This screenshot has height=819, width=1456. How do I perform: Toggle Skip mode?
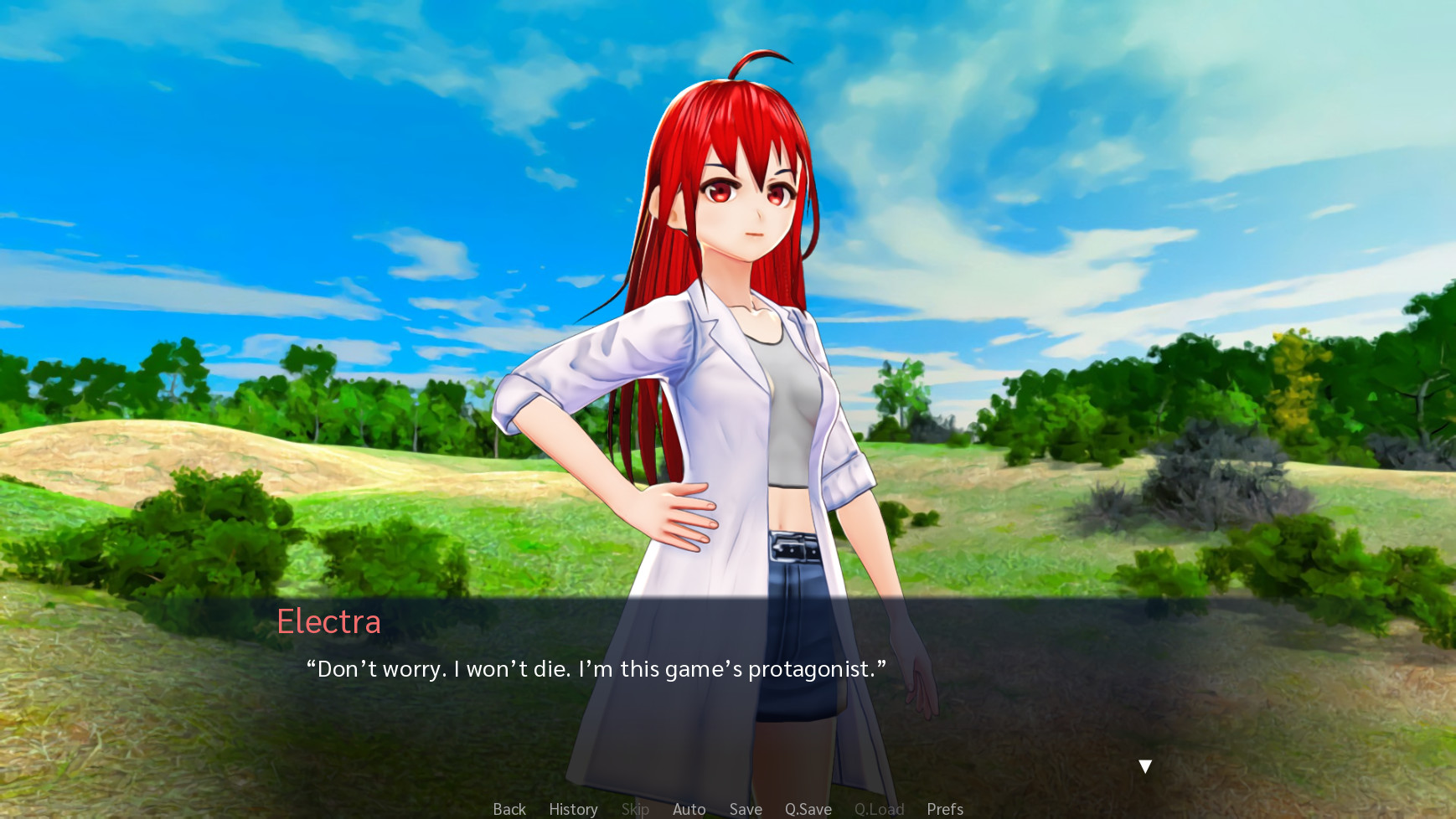point(635,809)
